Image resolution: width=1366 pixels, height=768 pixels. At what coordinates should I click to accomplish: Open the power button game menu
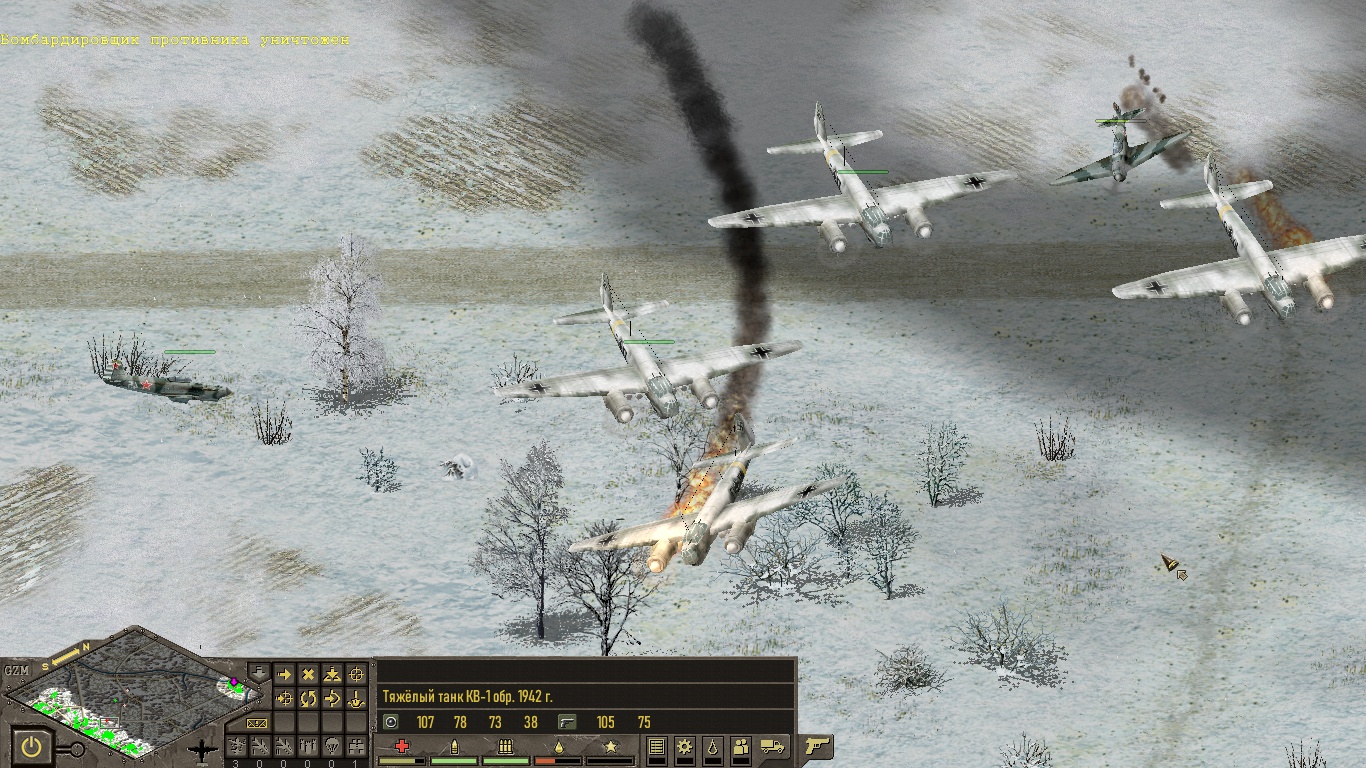point(33,747)
